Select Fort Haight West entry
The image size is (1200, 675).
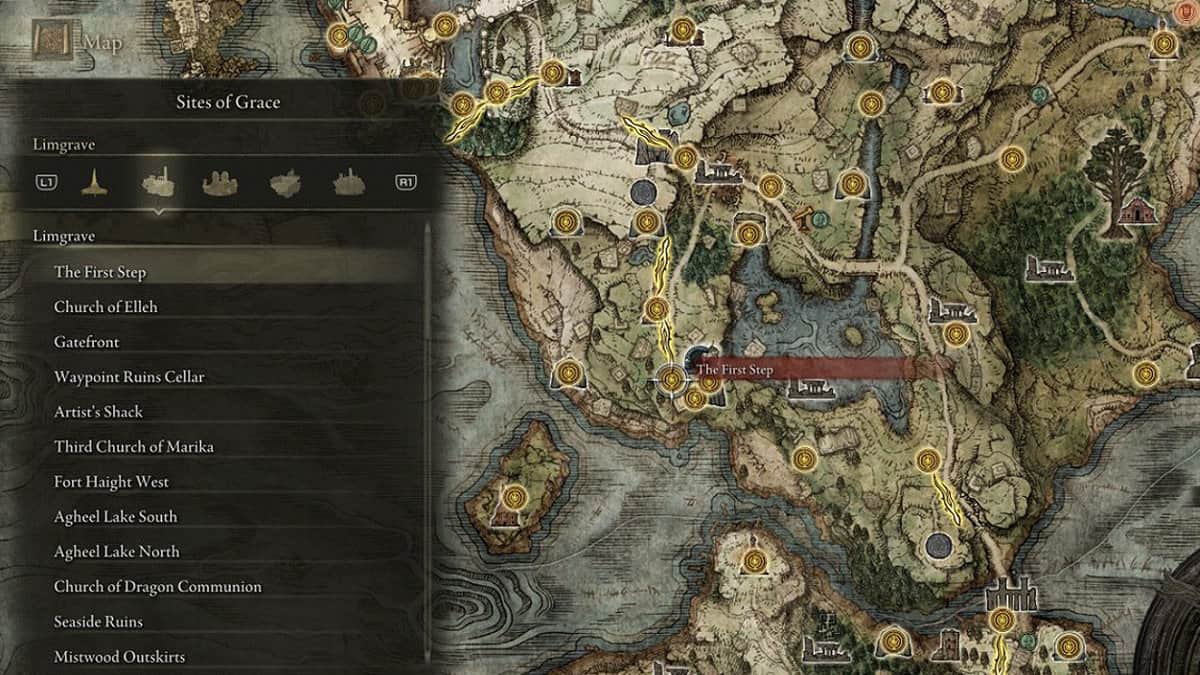(x=111, y=482)
